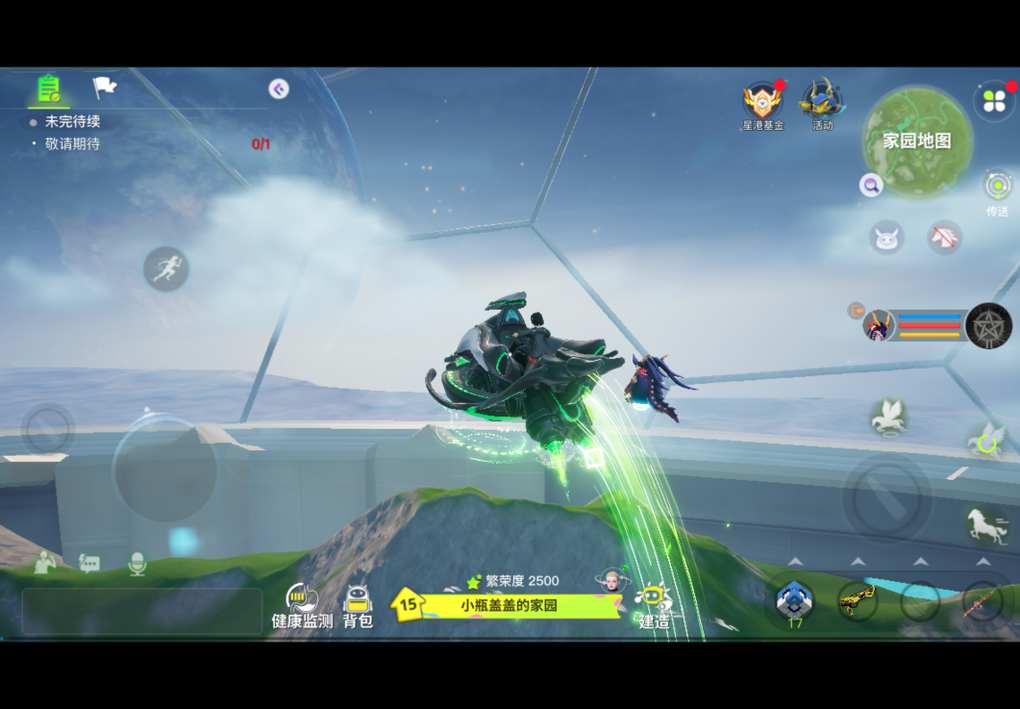Viewport: 1020px width, 709px height.
Task: Toggle the crossed-out horse mount icon
Action: point(944,237)
